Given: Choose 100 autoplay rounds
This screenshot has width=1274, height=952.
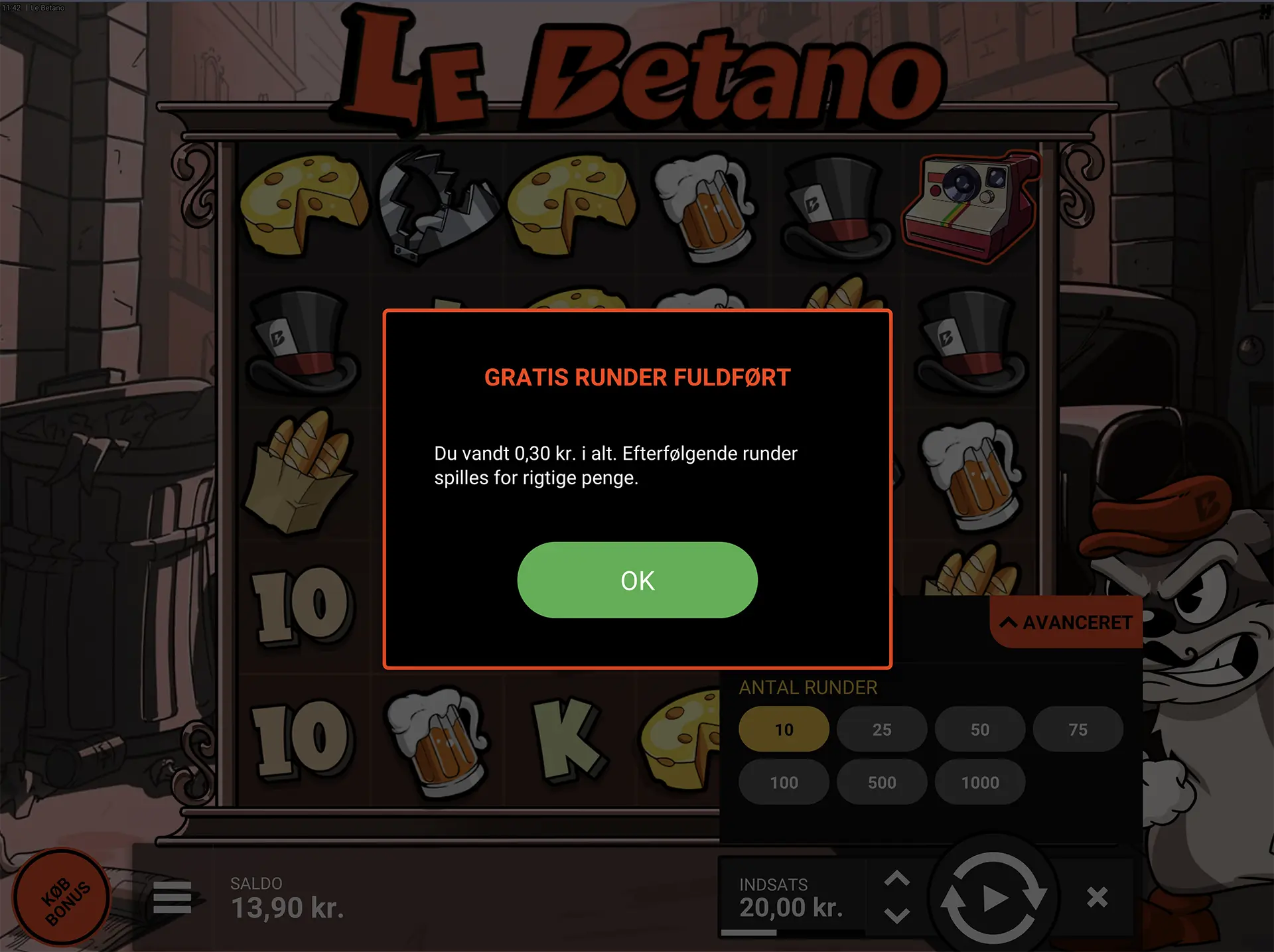Looking at the screenshot, I should click(784, 782).
